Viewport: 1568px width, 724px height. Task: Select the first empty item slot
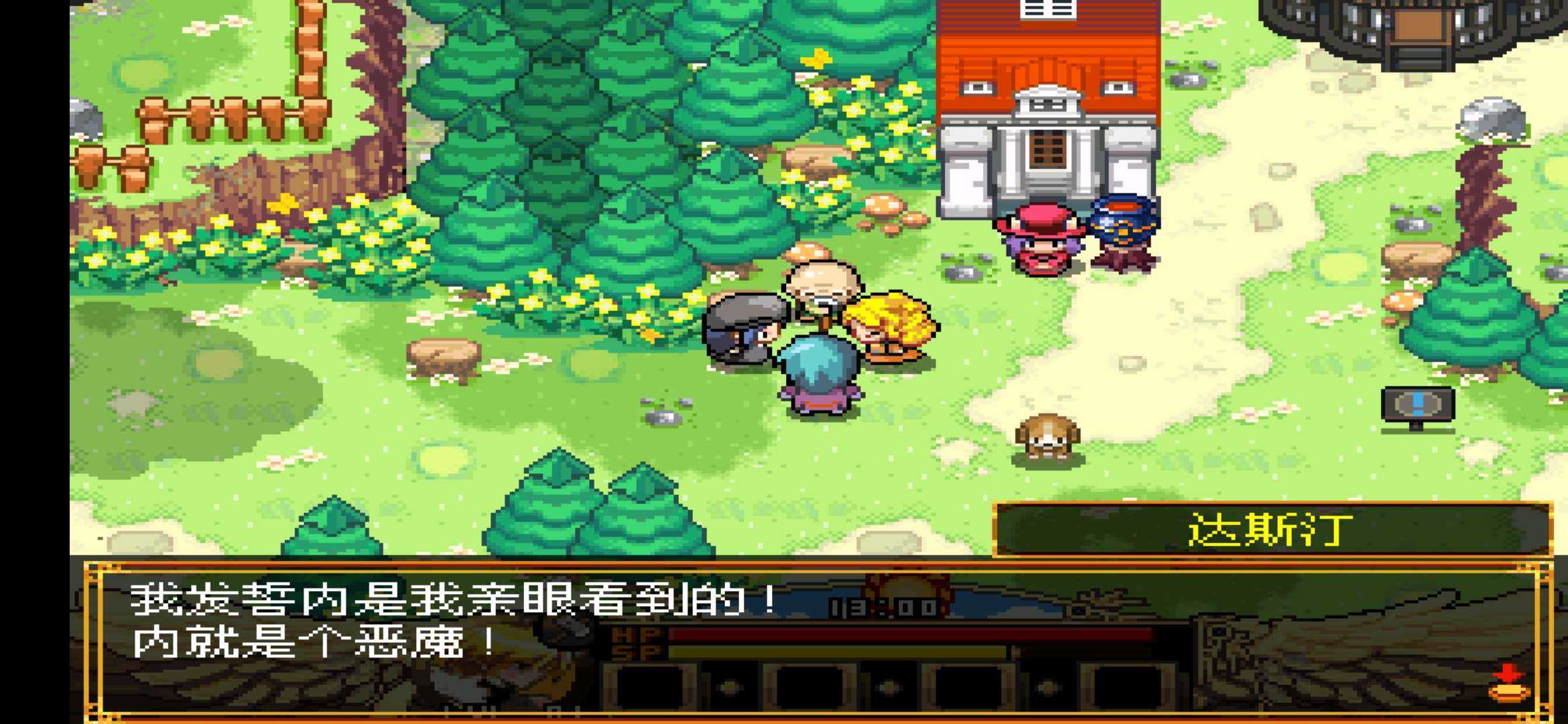click(x=650, y=687)
